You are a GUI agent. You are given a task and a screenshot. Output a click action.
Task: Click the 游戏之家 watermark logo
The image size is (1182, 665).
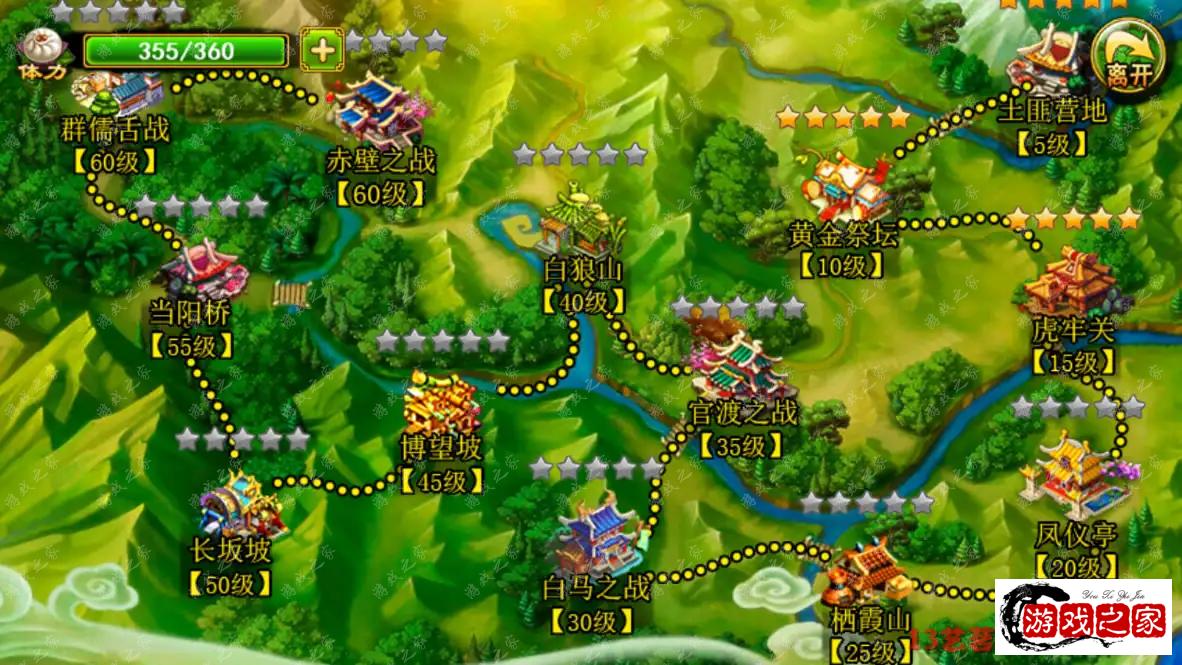tap(1084, 619)
